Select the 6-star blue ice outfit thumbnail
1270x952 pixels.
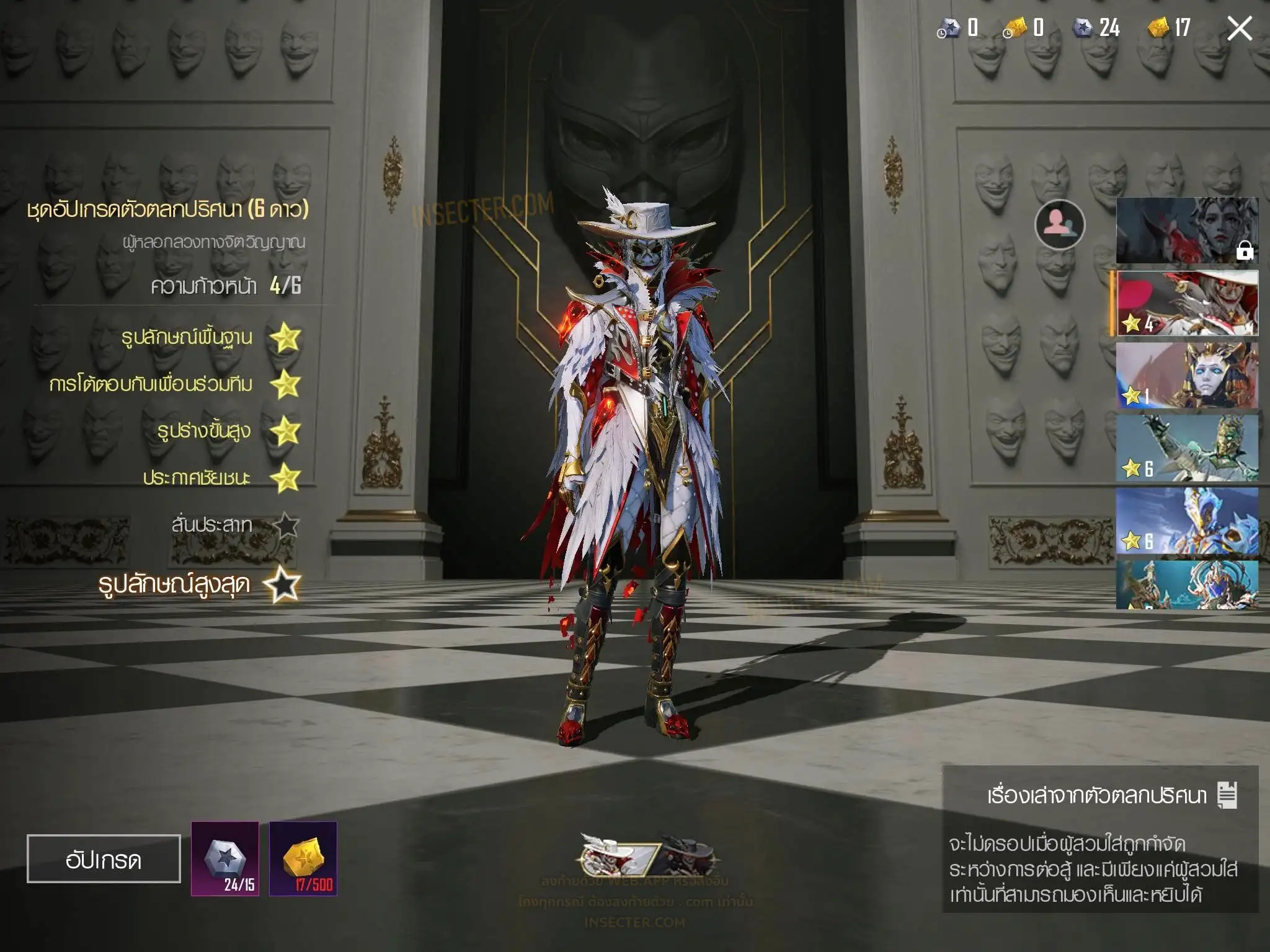1187,521
